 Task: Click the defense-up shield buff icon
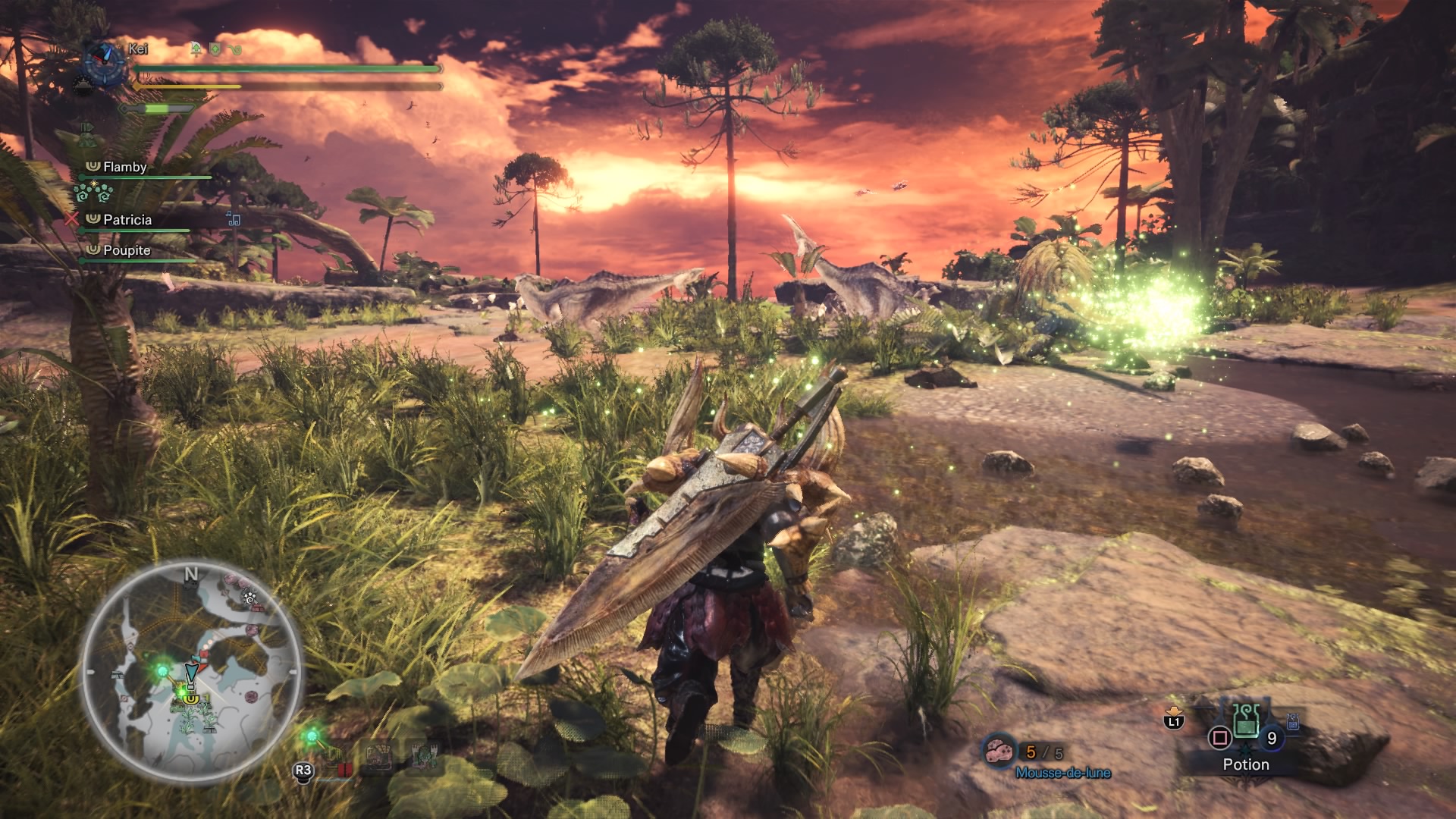[215, 49]
